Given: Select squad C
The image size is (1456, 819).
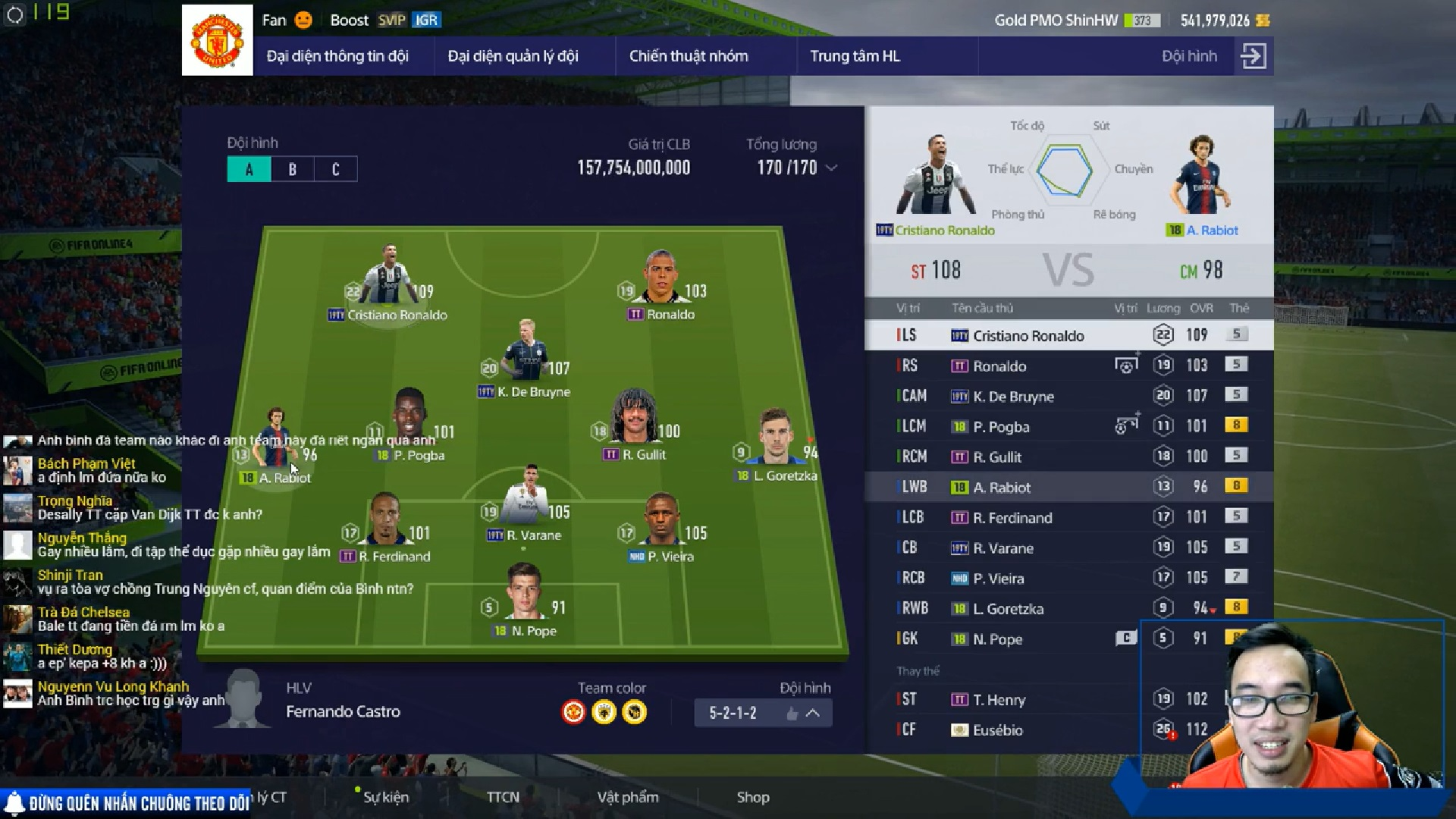Looking at the screenshot, I should [x=336, y=169].
